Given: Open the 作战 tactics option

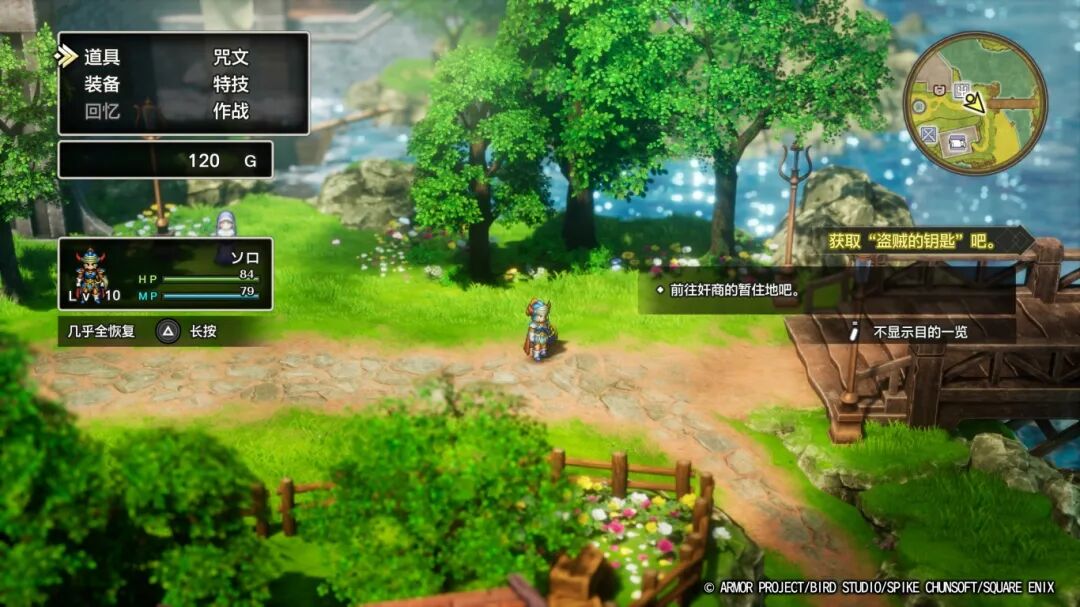Looking at the screenshot, I should [x=231, y=111].
